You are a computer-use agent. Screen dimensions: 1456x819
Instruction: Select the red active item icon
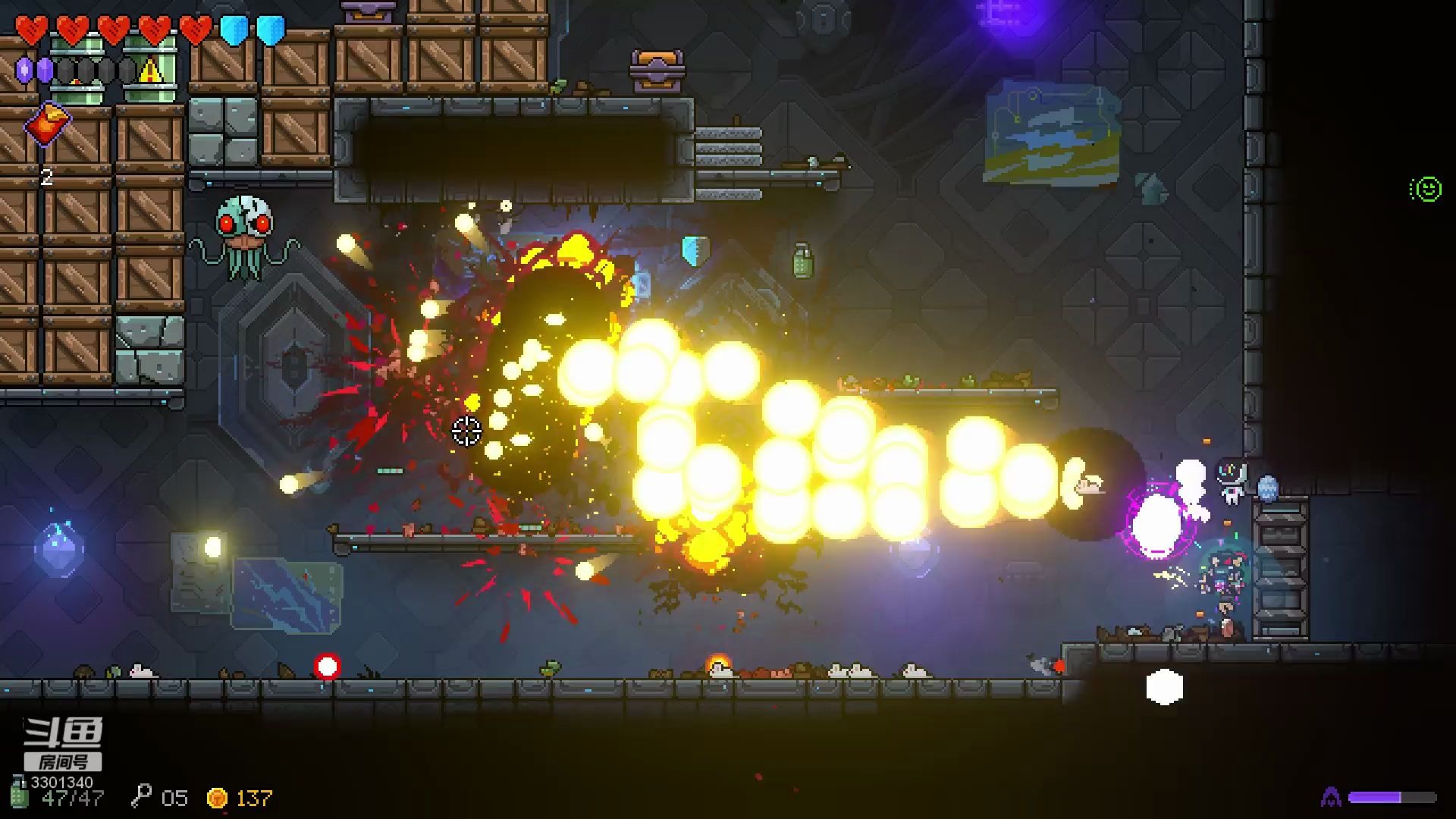coord(48,124)
